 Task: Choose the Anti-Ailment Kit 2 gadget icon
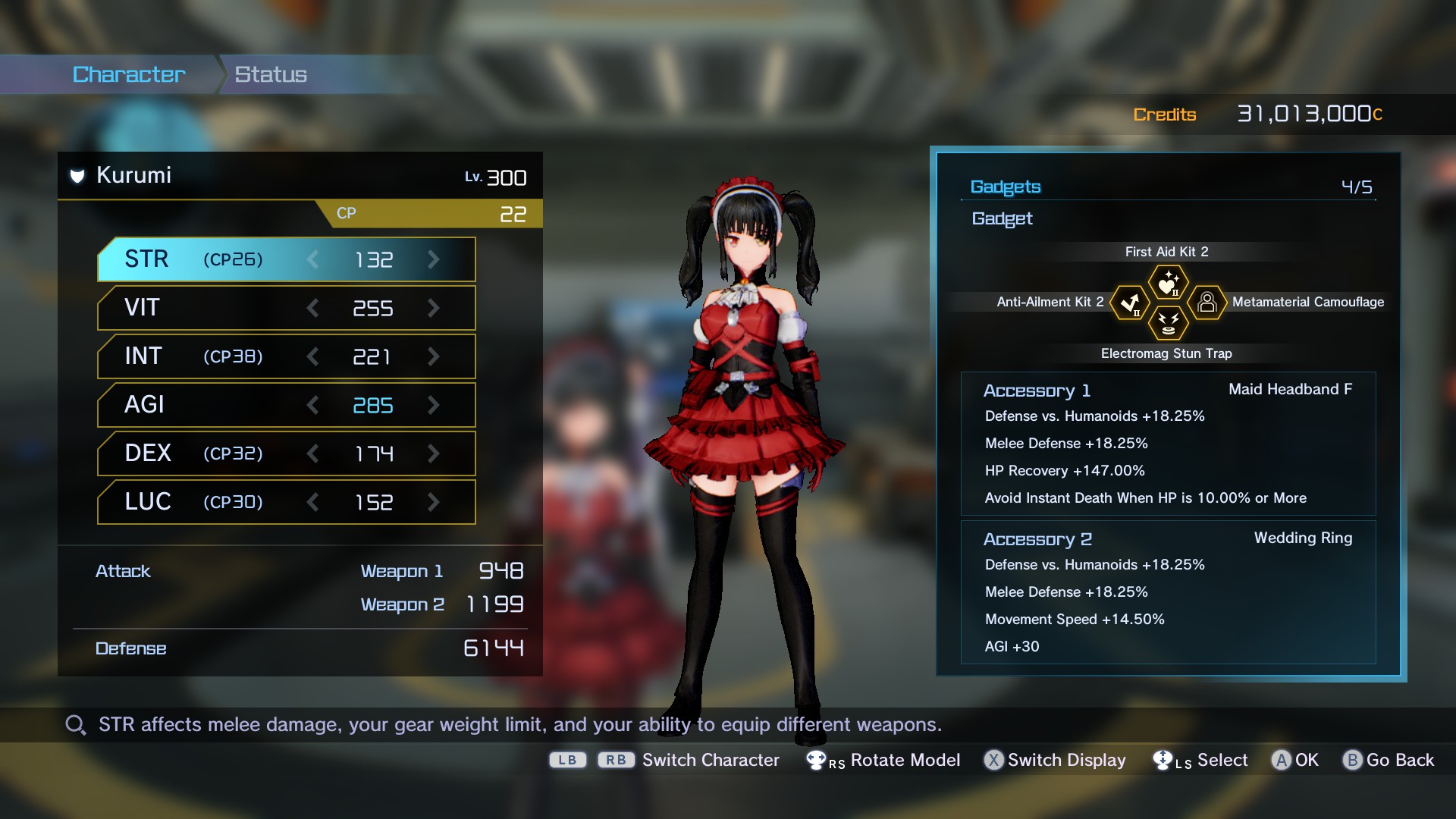tap(1130, 303)
